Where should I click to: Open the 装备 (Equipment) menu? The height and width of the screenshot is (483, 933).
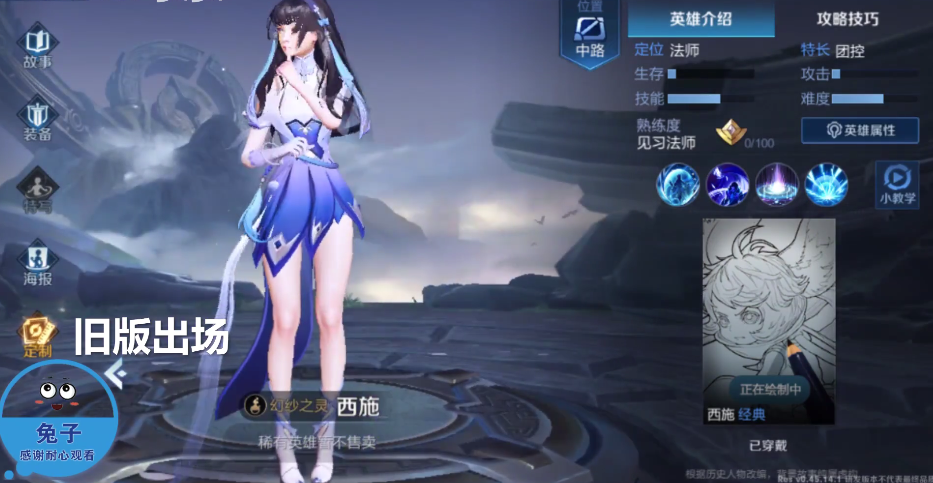click(38, 118)
